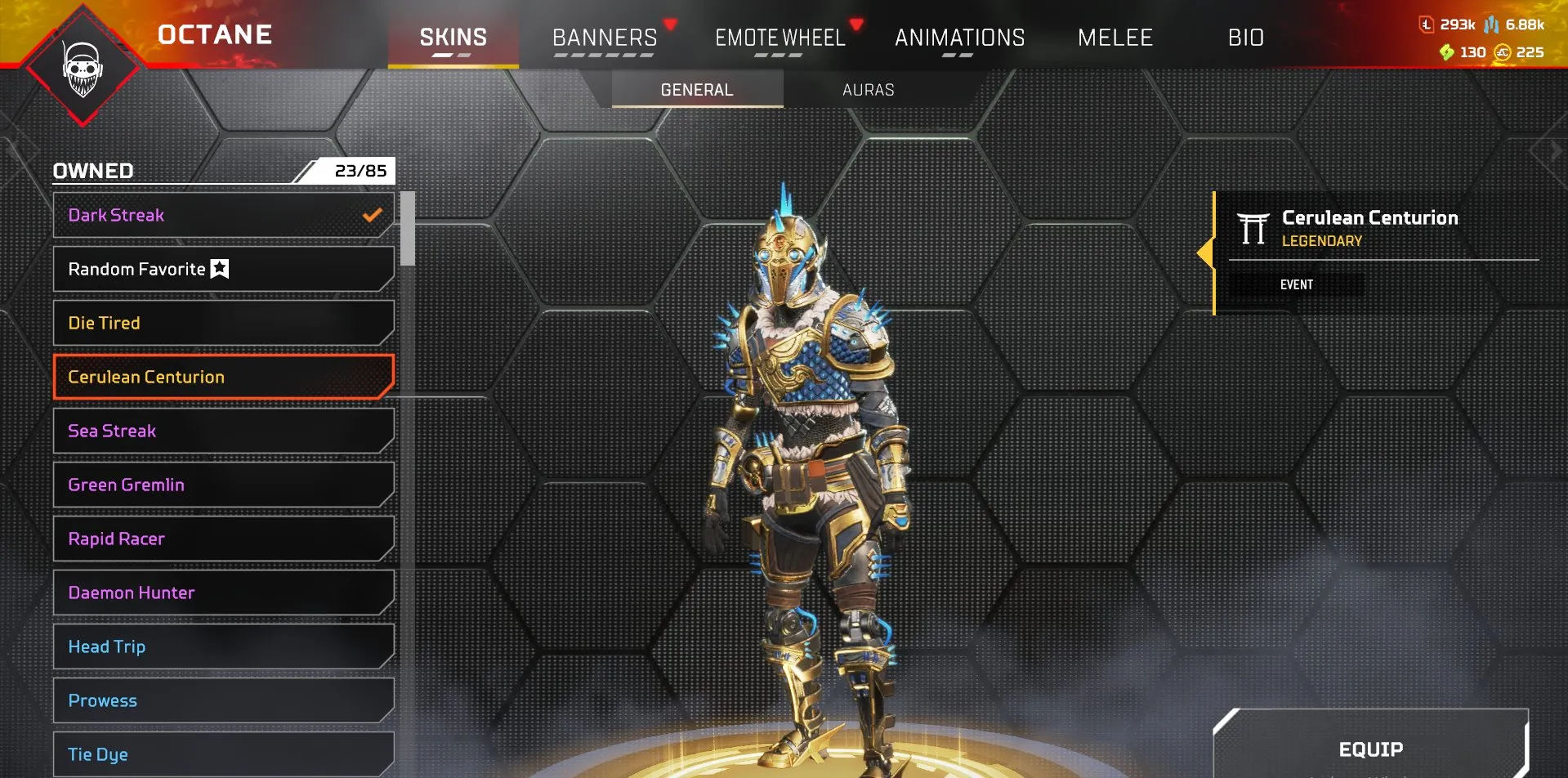The height and width of the screenshot is (778, 1568).
Task: Click the green crafting shards currency icon
Action: tap(1448, 51)
